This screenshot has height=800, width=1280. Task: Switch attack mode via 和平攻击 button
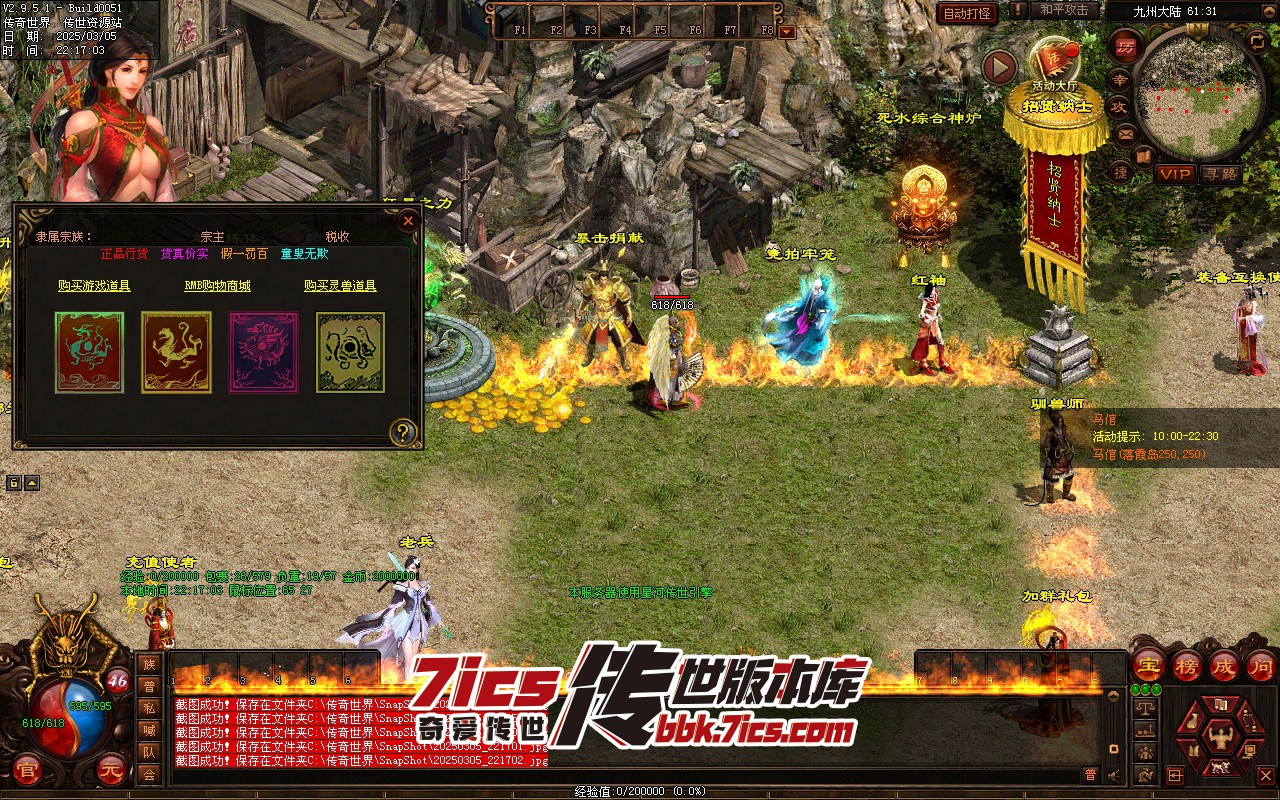click(1063, 10)
